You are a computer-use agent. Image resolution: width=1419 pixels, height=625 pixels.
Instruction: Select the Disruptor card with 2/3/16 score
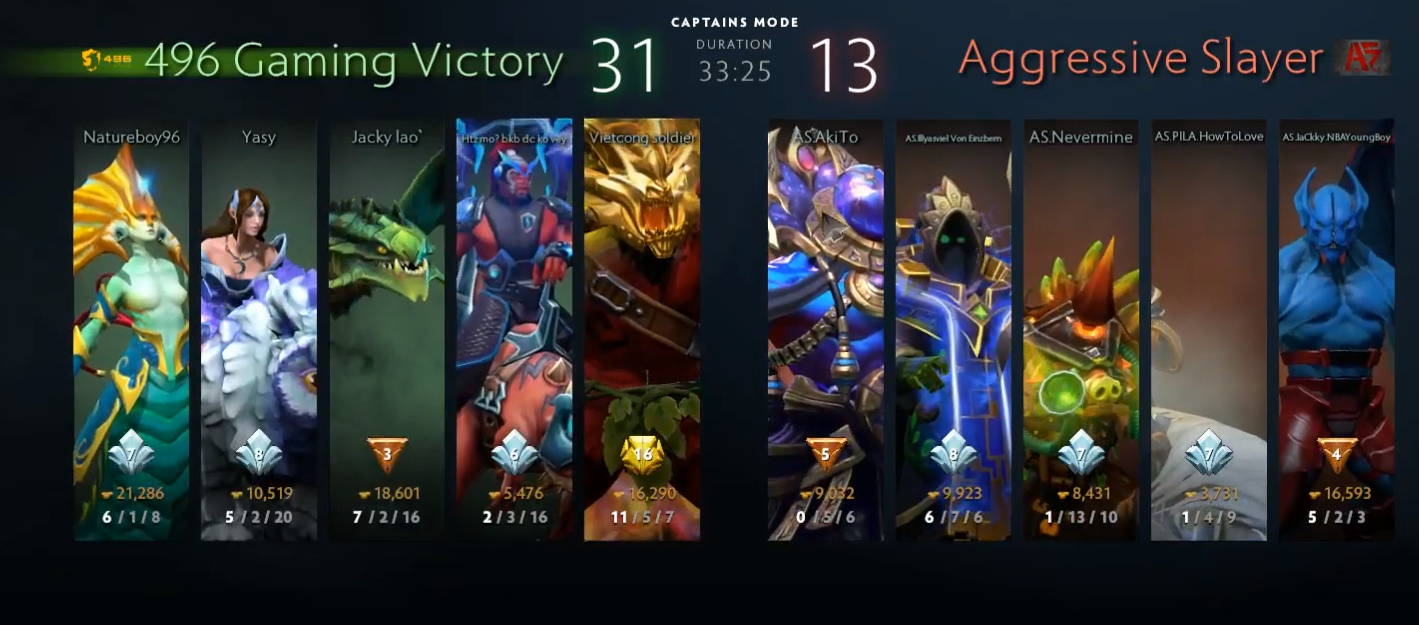tap(514, 330)
